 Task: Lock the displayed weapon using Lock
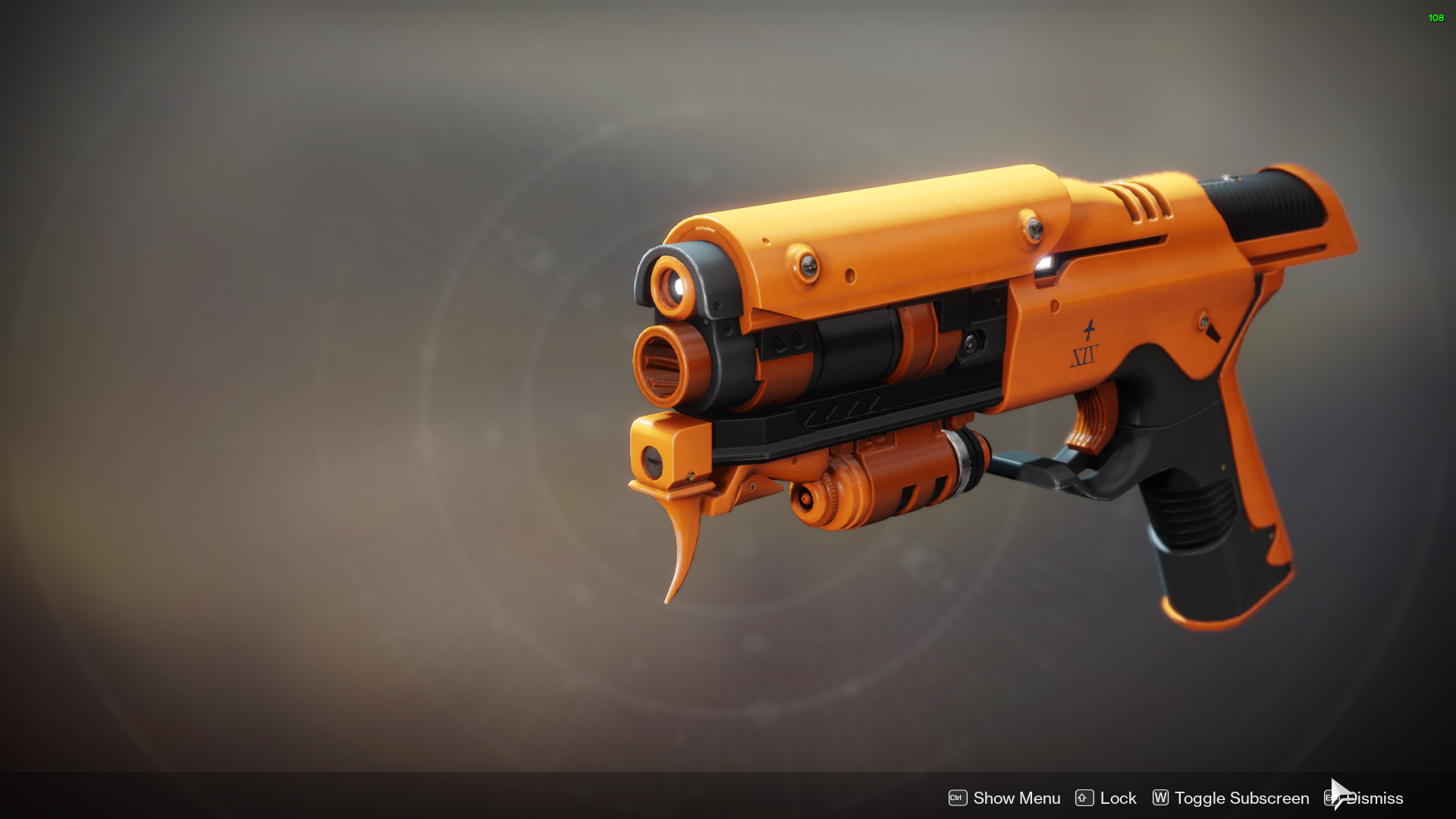1118,798
